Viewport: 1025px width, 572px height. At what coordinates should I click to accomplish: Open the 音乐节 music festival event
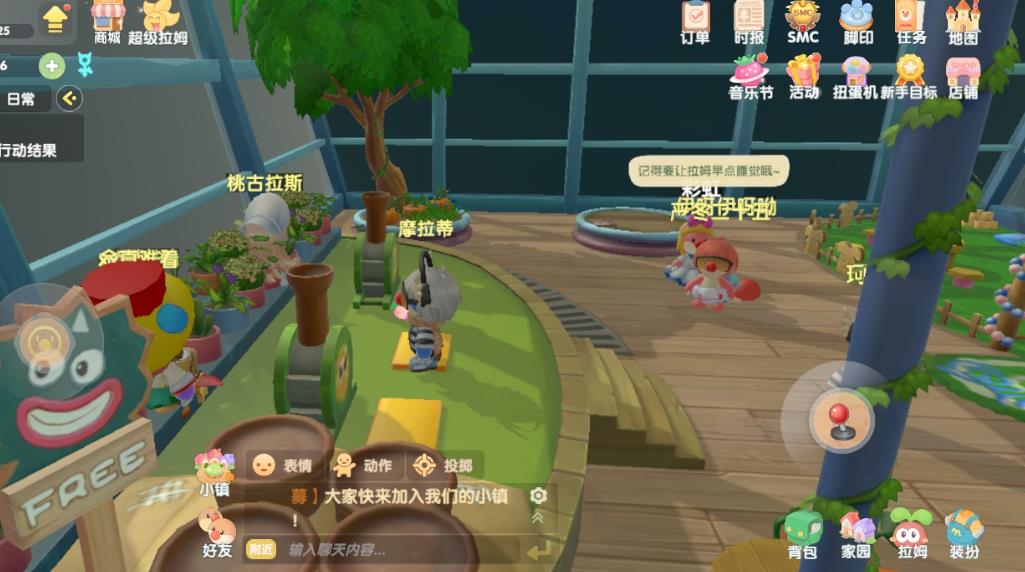tap(750, 76)
